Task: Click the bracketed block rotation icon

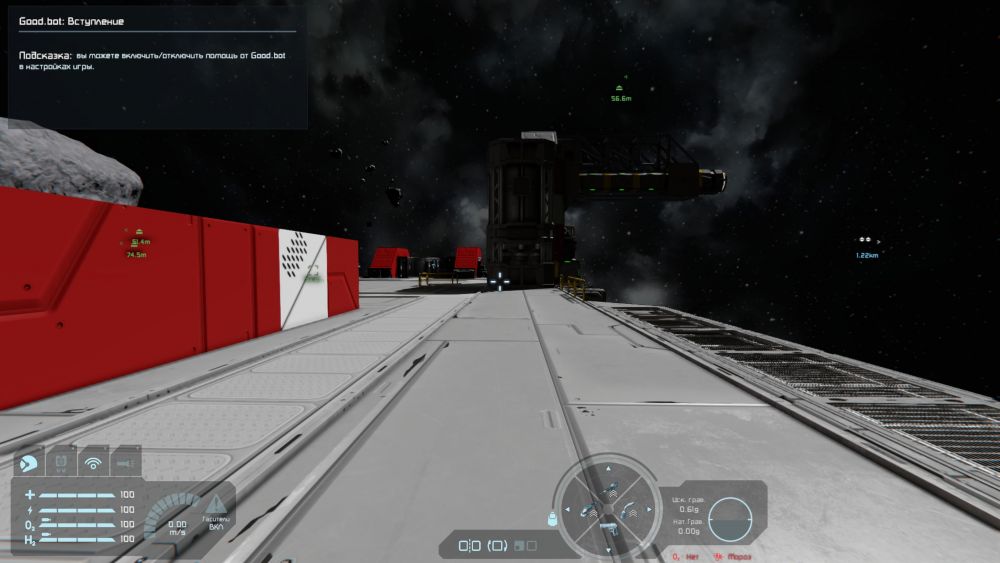Action: click(x=498, y=546)
